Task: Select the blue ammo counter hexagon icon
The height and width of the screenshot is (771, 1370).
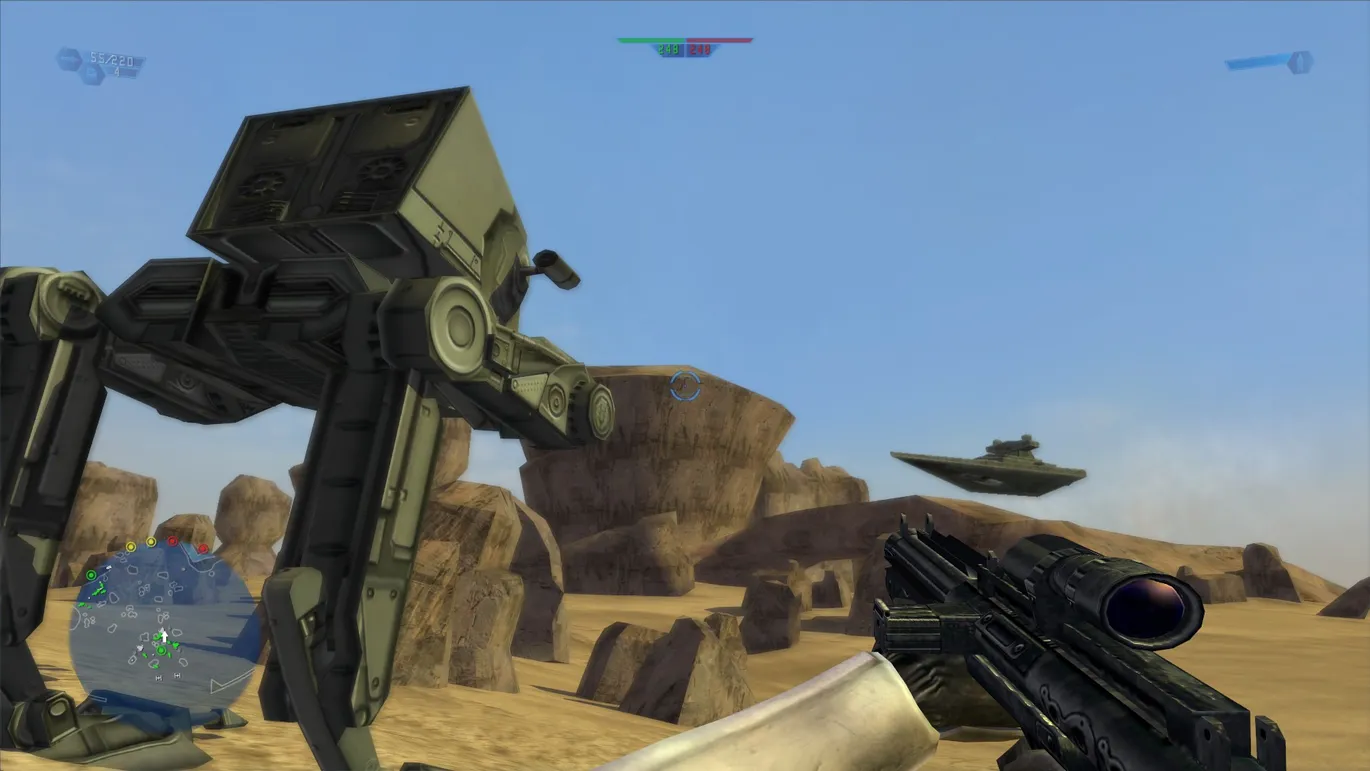Action: [x=68, y=58]
